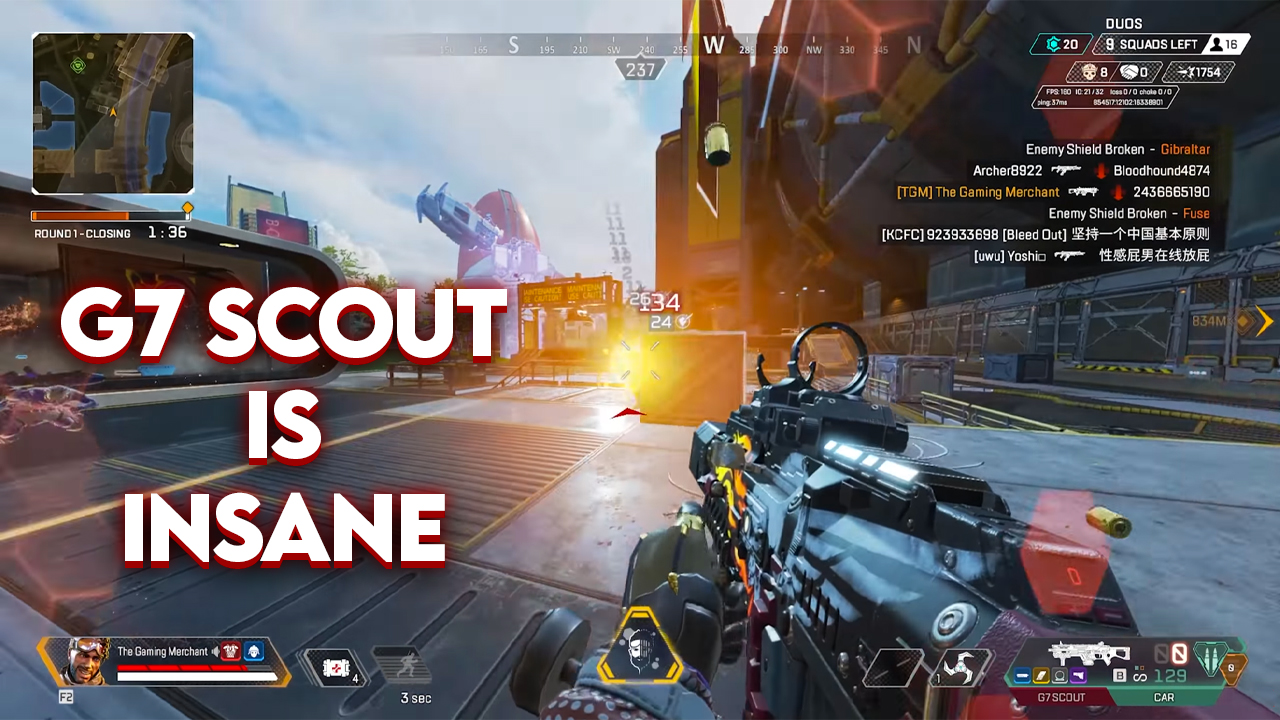This screenshot has width=1280, height=720.
Task: Toggle the blue helmet equipment icon
Action: point(254,651)
